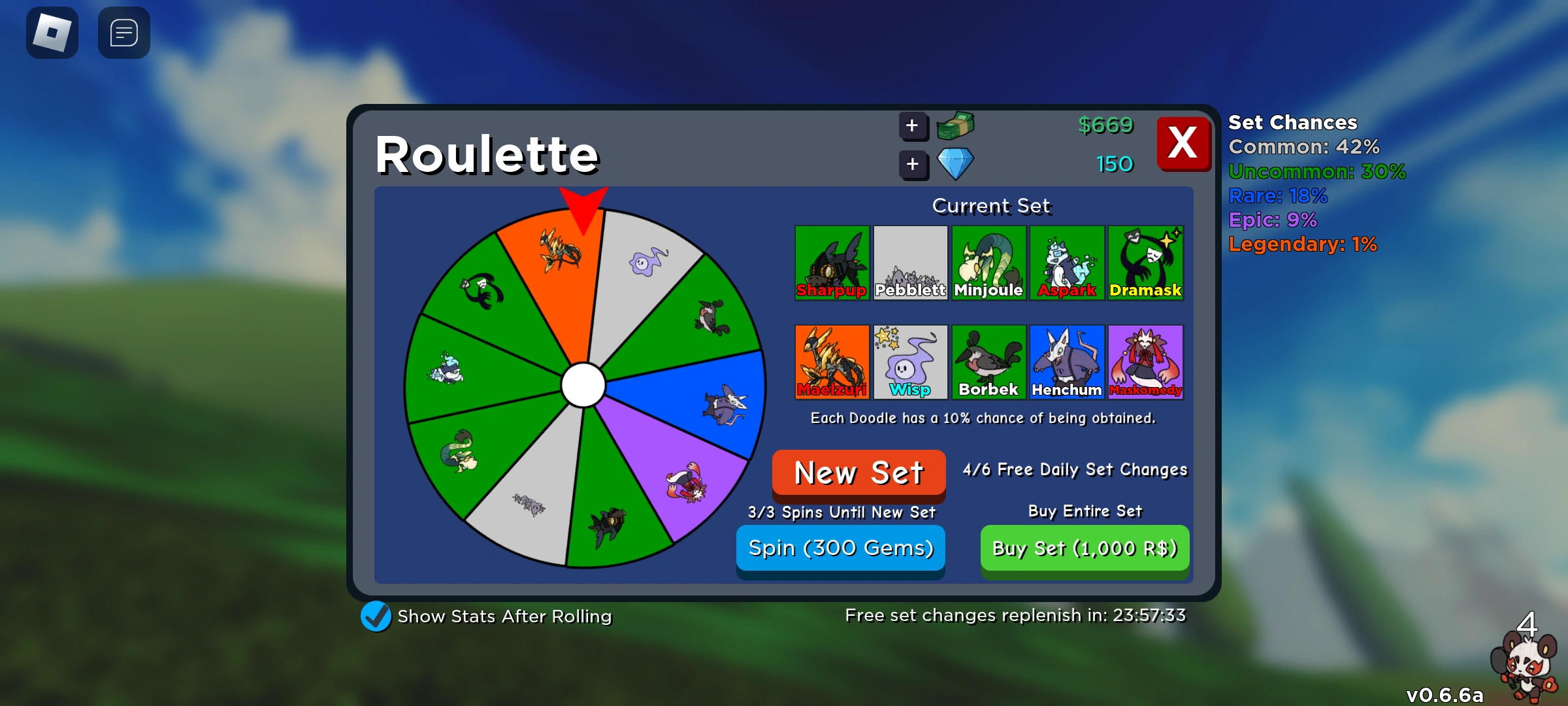Viewport: 1568px width, 706px height.
Task: Select the Henchum doodle thumbnail
Action: point(1067,361)
